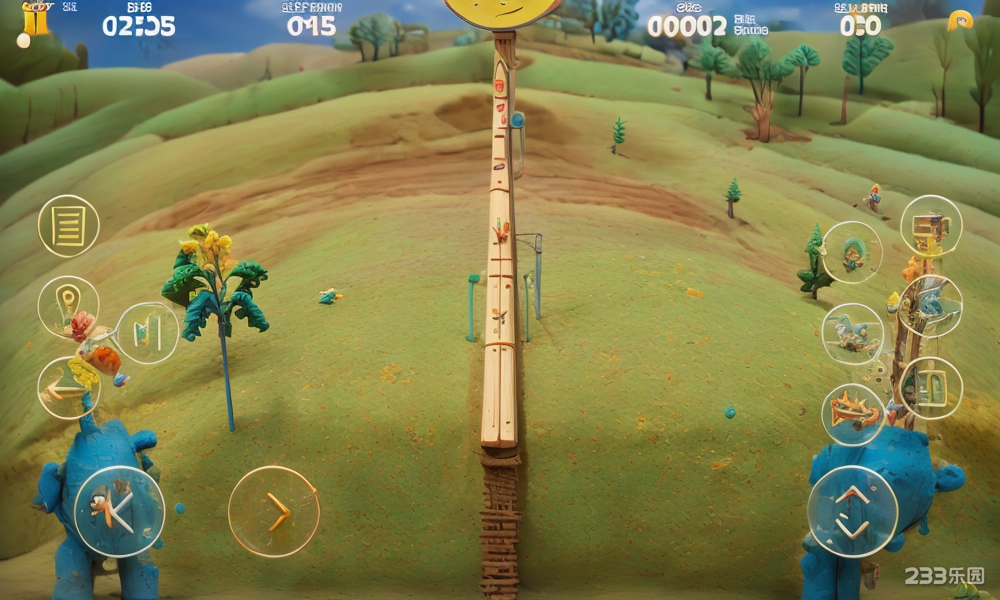This screenshot has height=600, width=1000.
Task: Tap the orange right-chevron move button
Action: [x=274, y=511]
